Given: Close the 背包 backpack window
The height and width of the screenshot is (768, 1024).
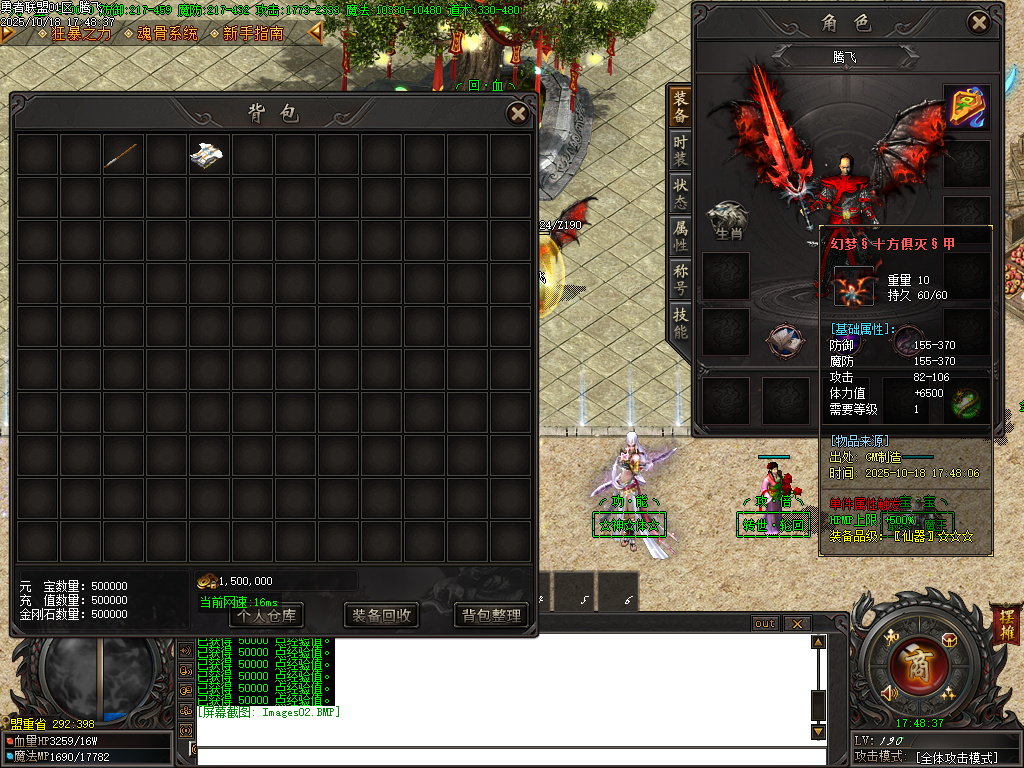Looking at the screenshot, I should pyautogui.click(x=518, y=113).
